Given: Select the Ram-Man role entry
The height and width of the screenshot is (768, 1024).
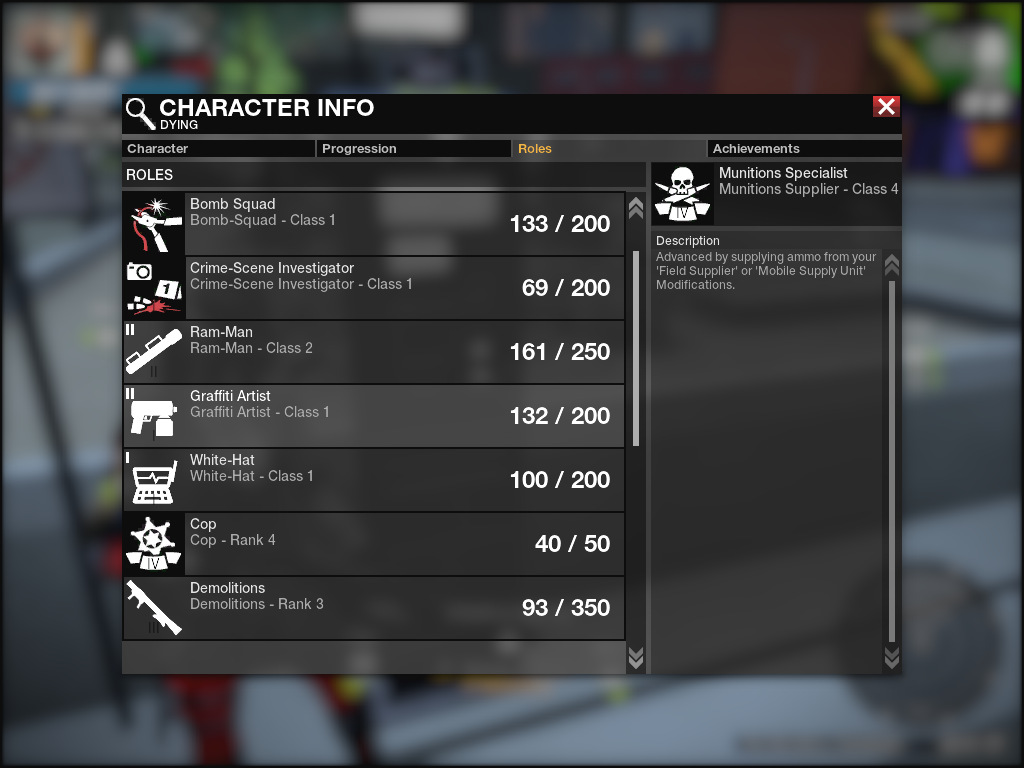Looking at the screenshot, I should coord(374,352).
